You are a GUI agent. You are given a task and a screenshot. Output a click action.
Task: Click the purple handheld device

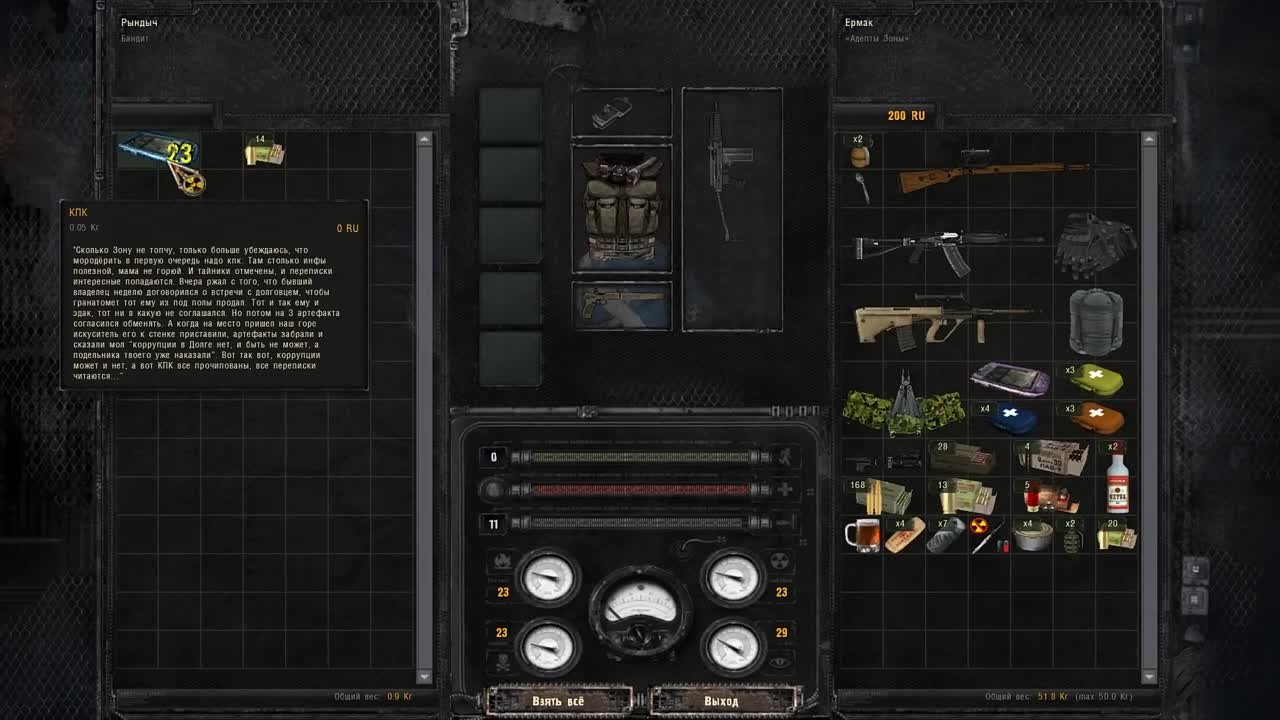1010,379
